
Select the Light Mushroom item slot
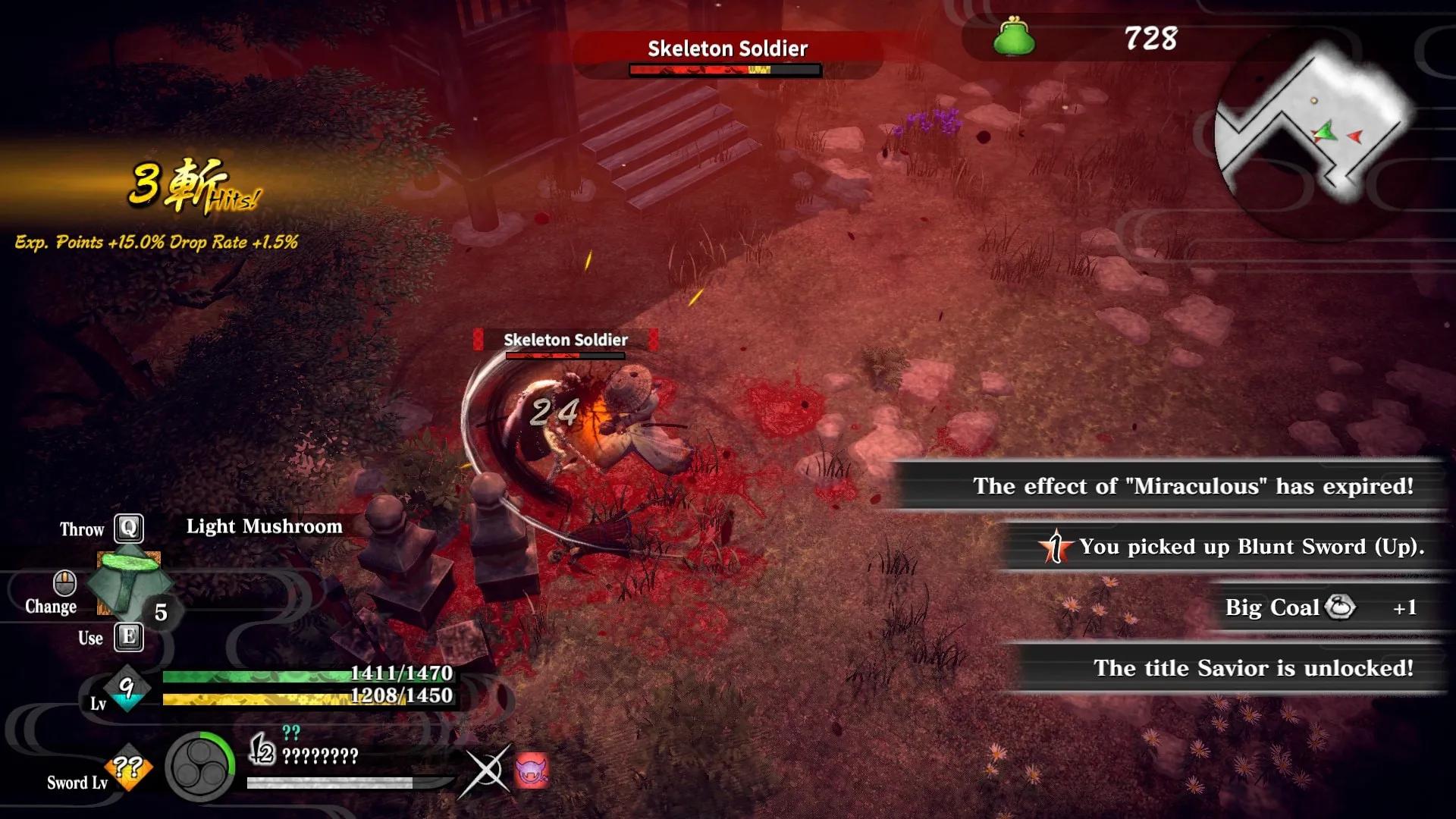[129, 584]
